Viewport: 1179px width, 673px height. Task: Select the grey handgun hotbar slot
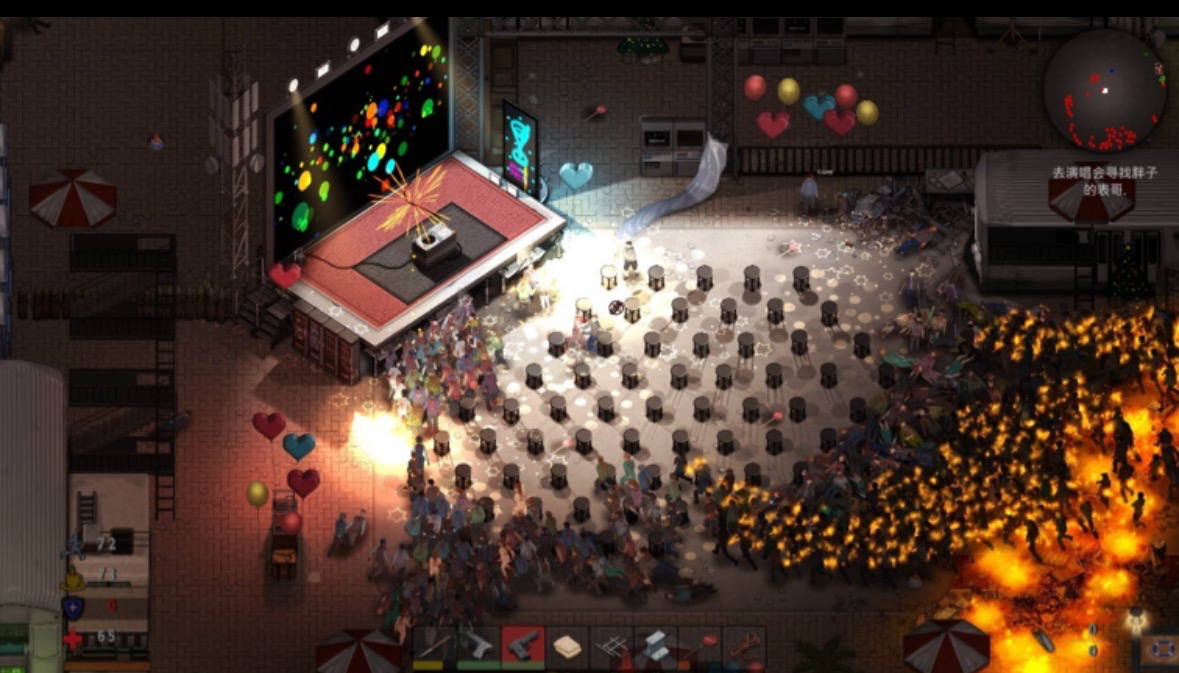pyautogui.click(x=479, y=646)
